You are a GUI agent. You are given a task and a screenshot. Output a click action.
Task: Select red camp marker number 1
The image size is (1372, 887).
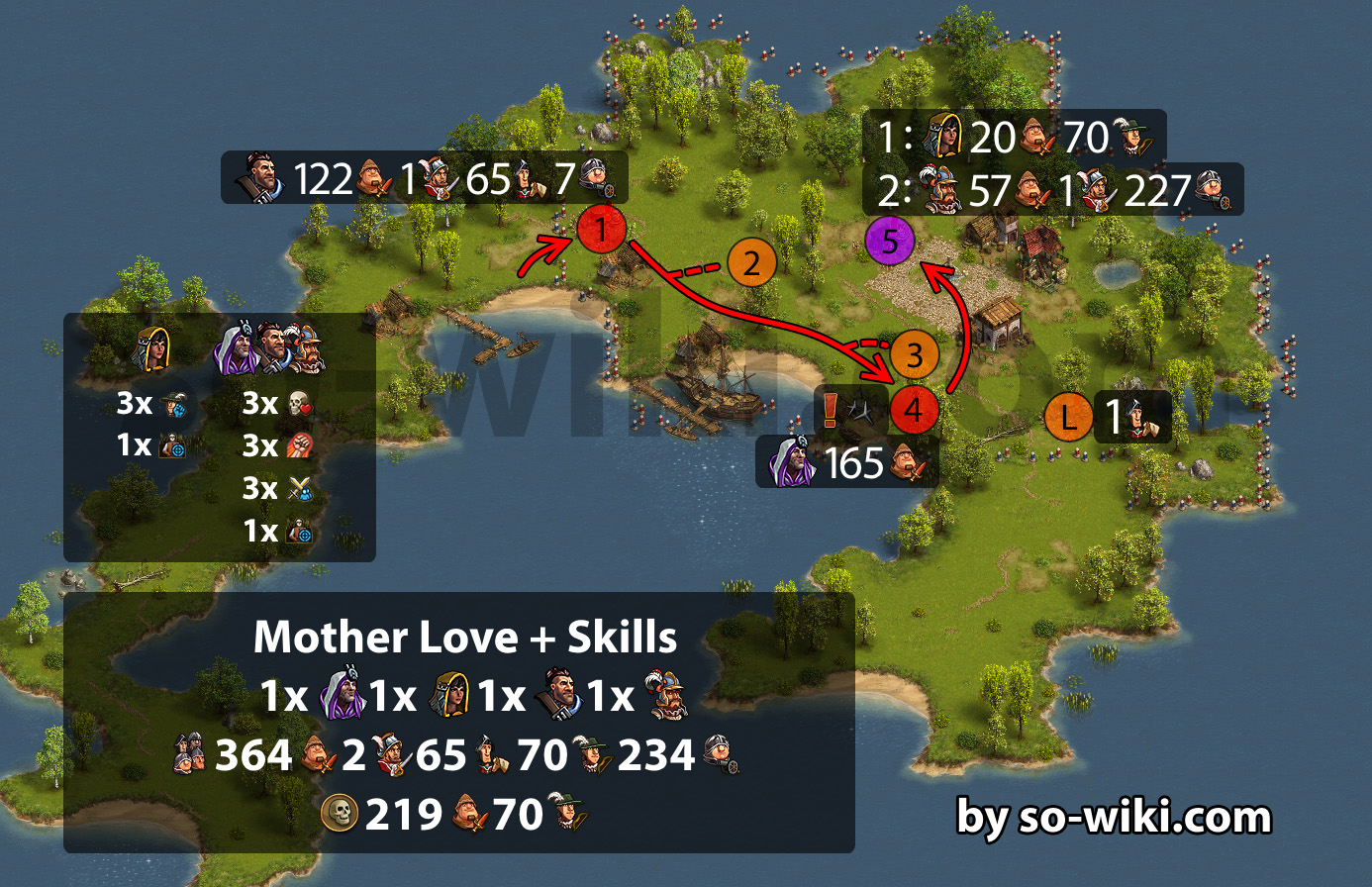click(601, 231)
